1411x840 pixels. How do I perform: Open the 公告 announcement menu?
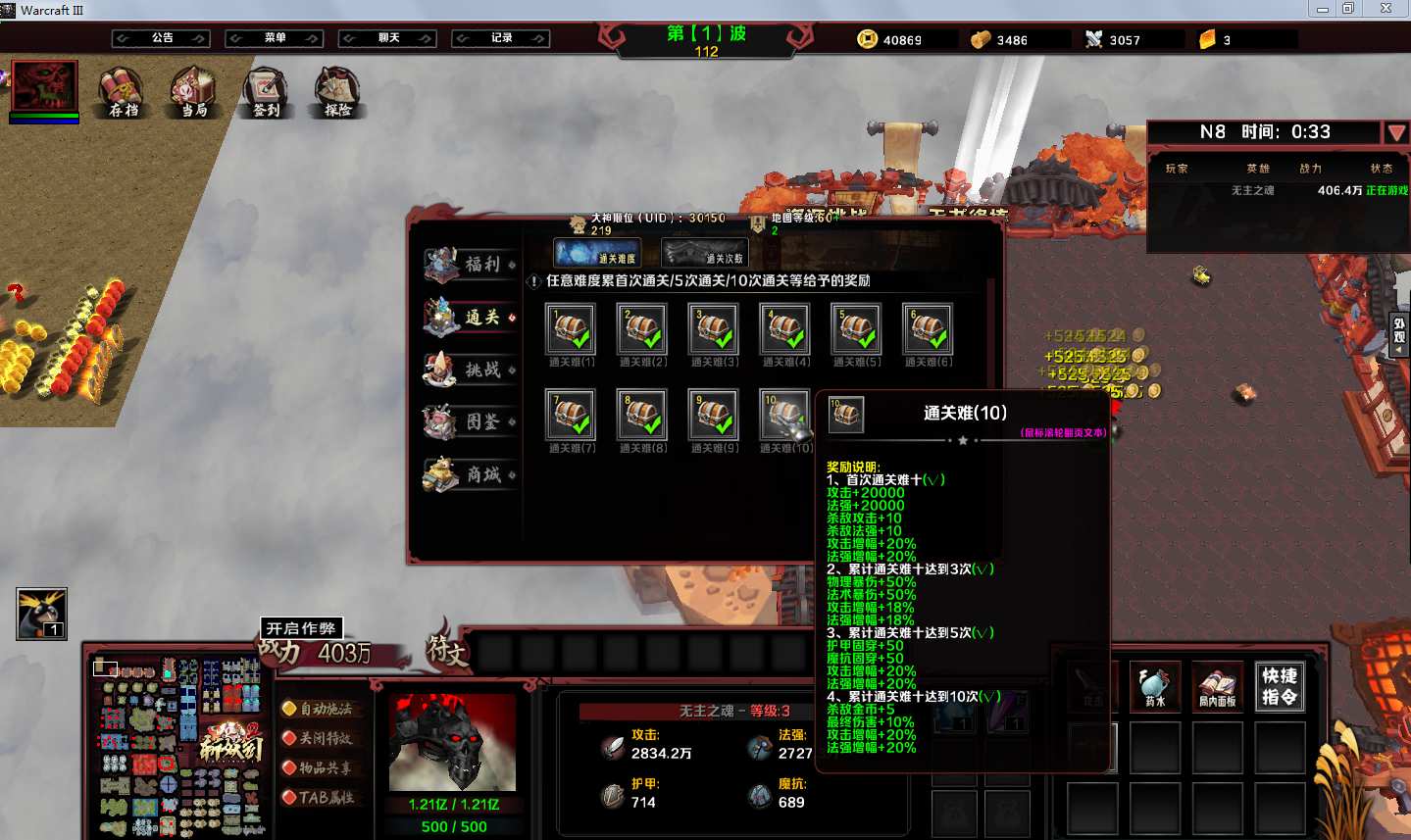pos(162,38)
